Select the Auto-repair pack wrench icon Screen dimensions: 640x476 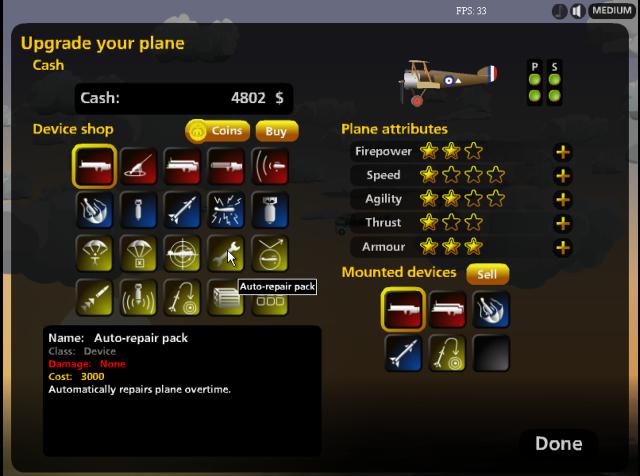tap(225, 253)
